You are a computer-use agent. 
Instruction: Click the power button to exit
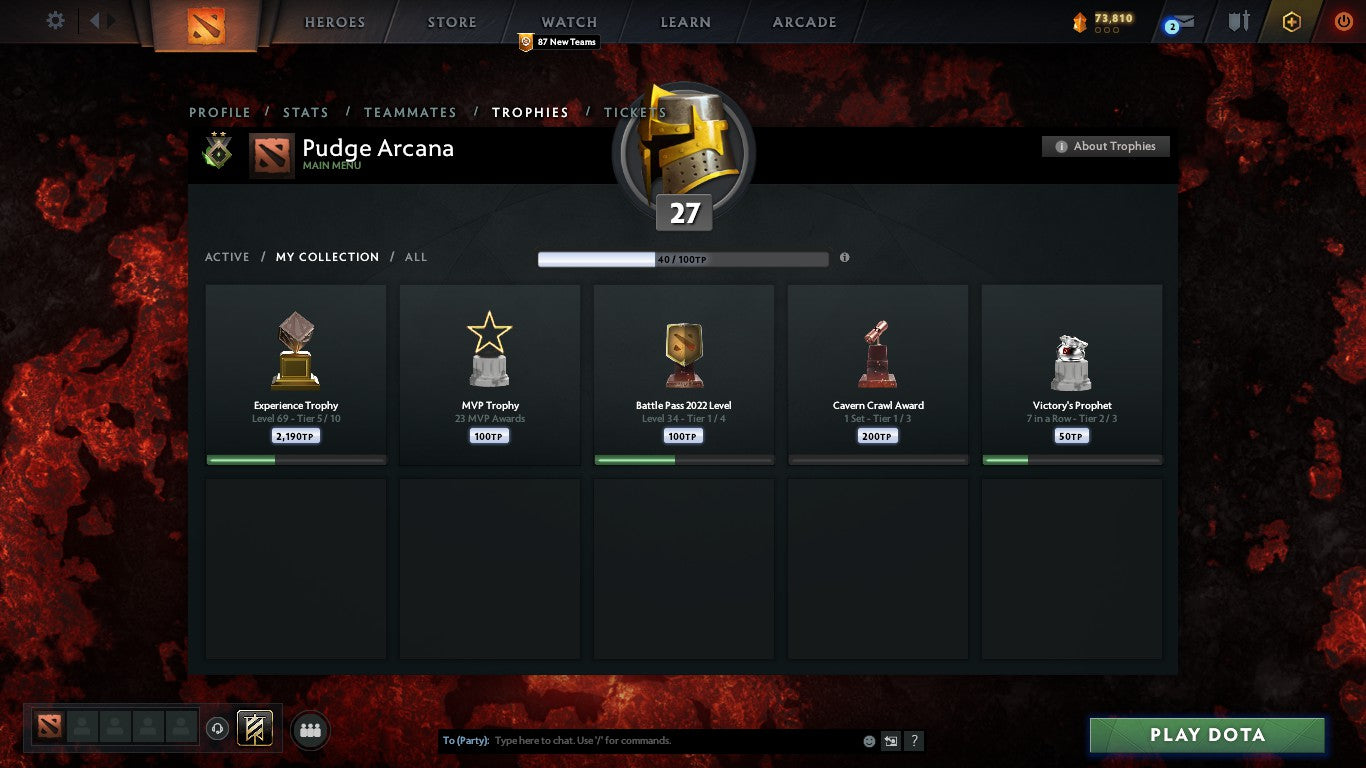1343,19
